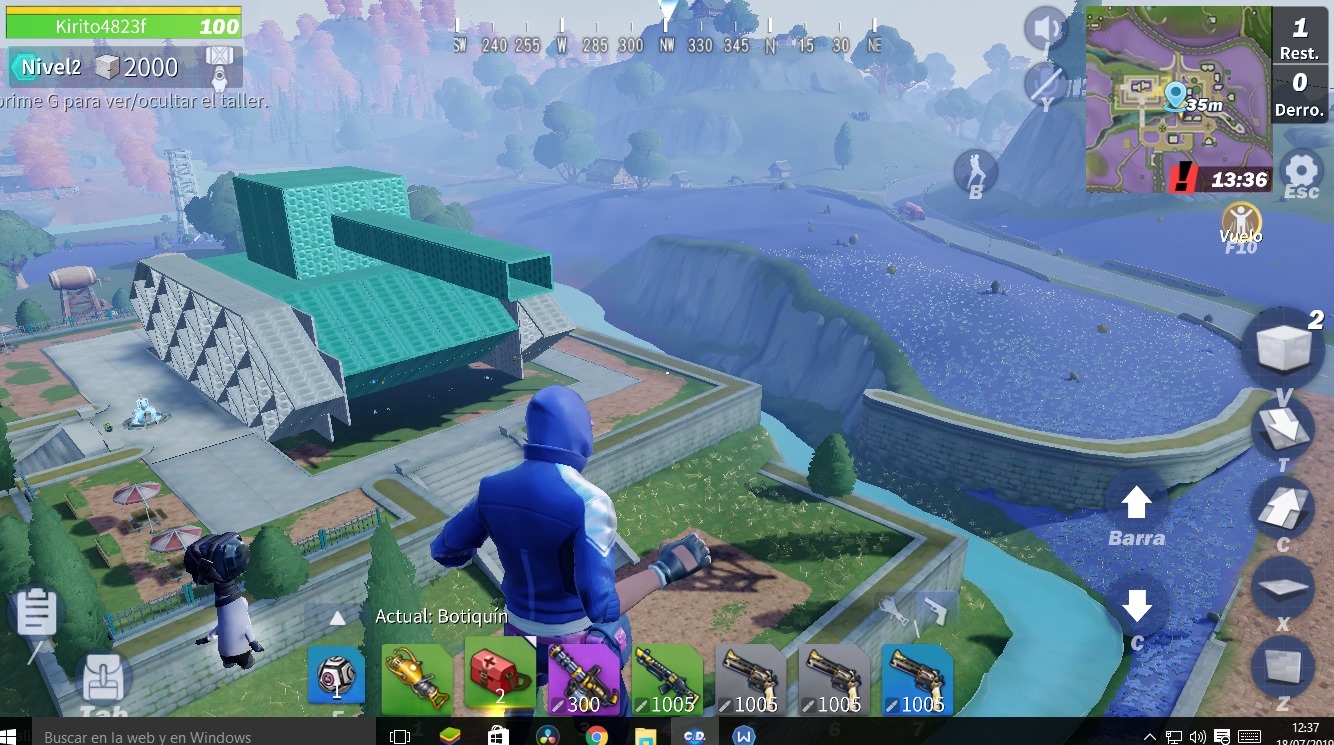Open the emote dance button
Image resolution: width=1334 pixels, height=745 pixels.
(975, 171)
